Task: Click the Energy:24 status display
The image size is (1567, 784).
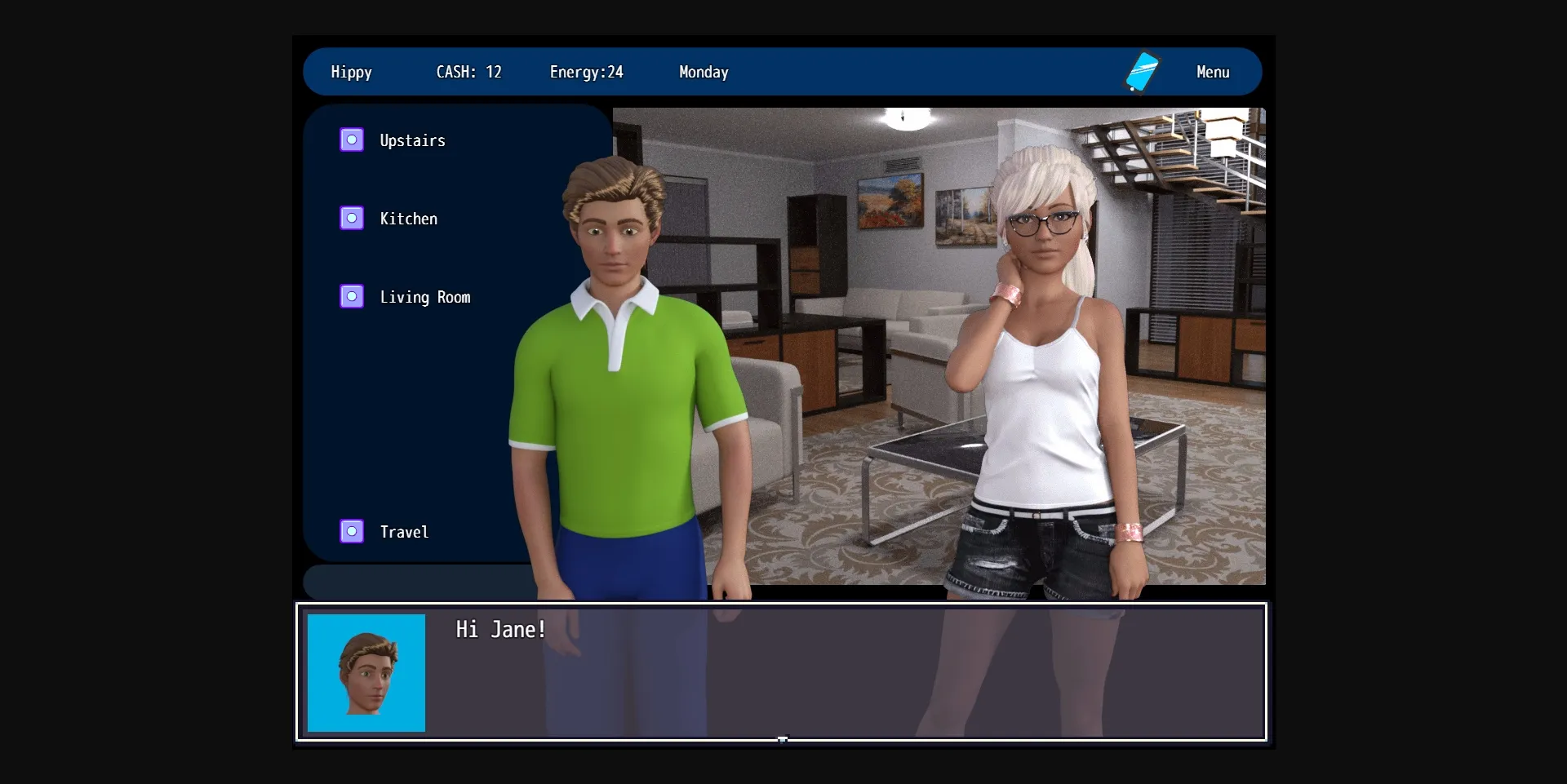Action: 586,72
